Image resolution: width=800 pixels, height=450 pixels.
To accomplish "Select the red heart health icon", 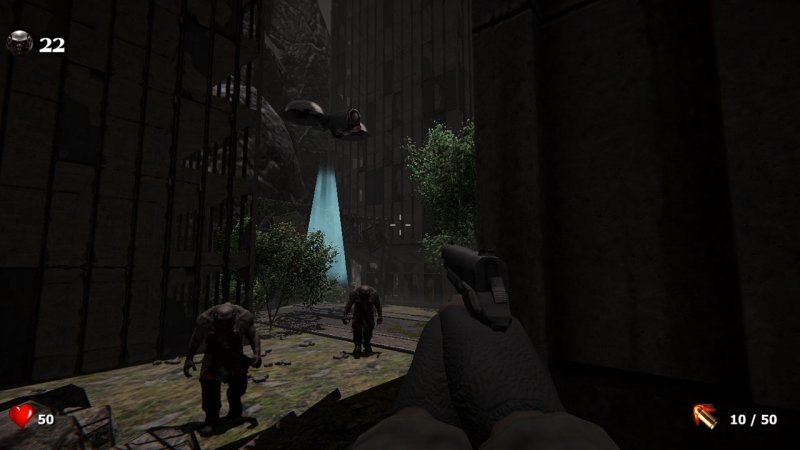I will [x=22, y=415].
